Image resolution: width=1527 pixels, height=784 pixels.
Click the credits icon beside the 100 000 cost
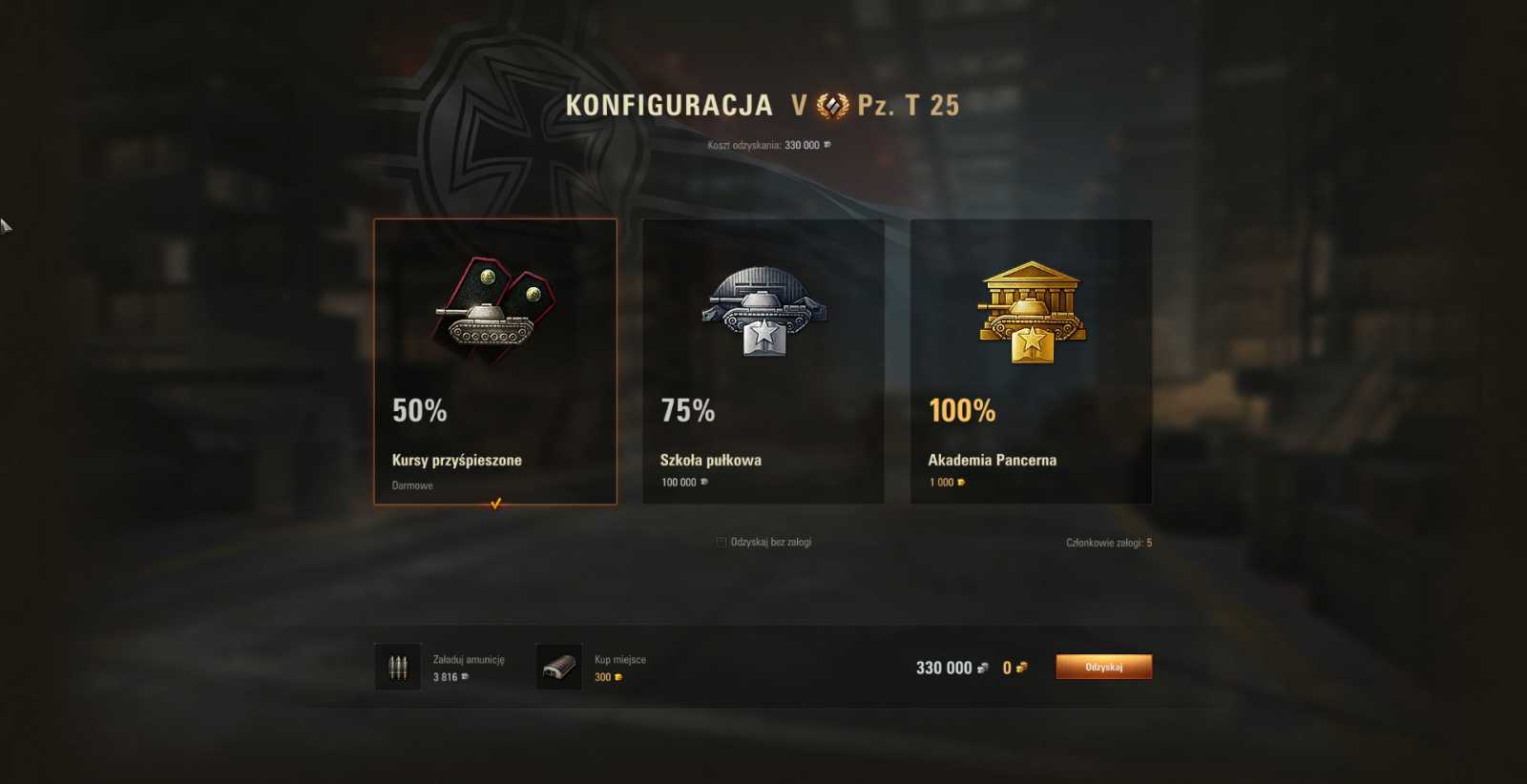703,482
